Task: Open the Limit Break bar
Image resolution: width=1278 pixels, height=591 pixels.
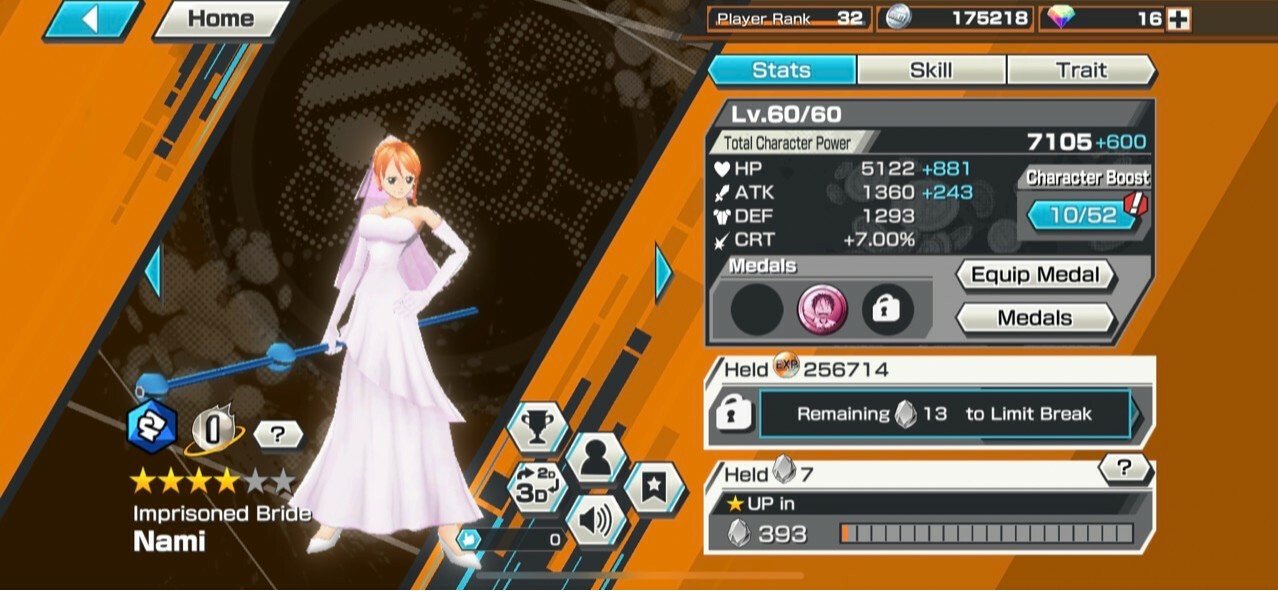Action: tap(944, 414)
